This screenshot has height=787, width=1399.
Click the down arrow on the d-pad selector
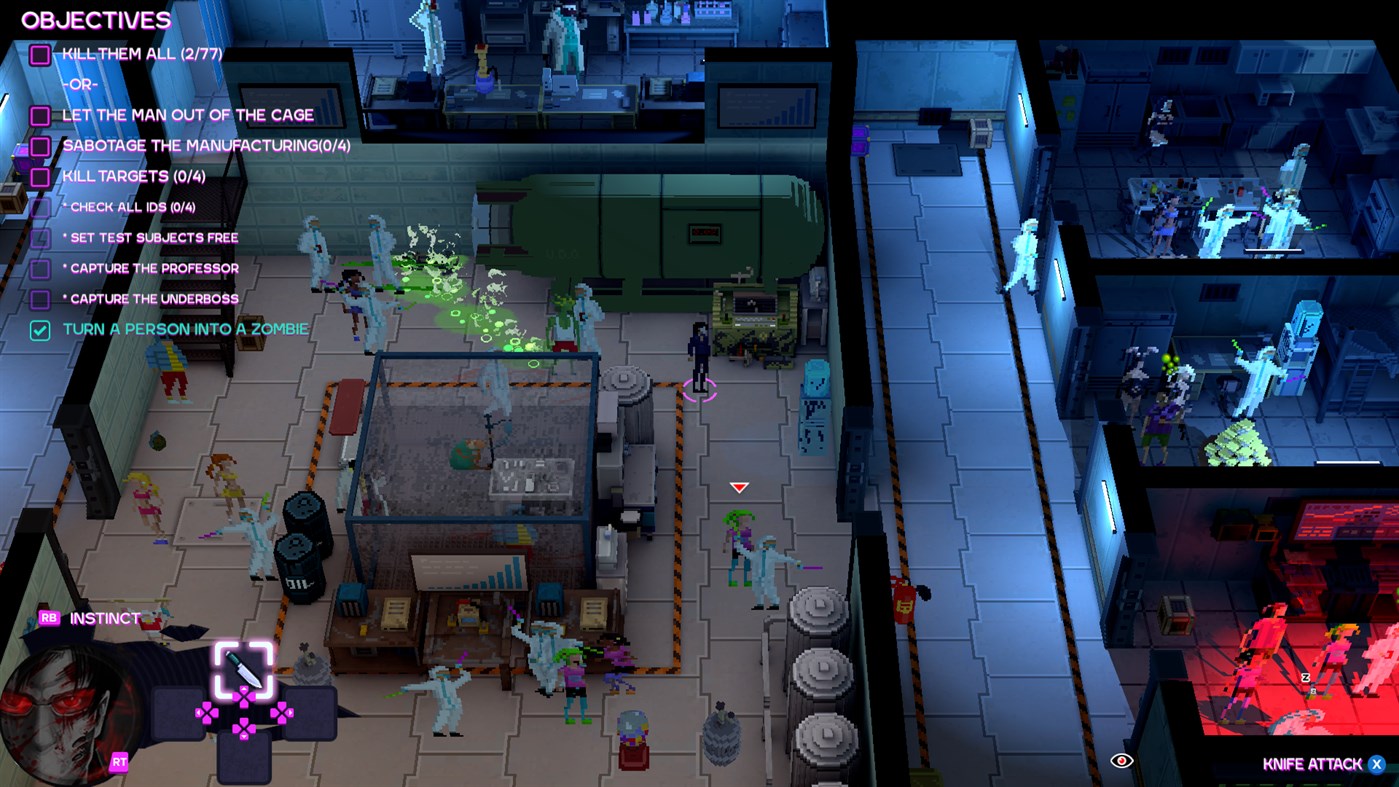point(243,730)
